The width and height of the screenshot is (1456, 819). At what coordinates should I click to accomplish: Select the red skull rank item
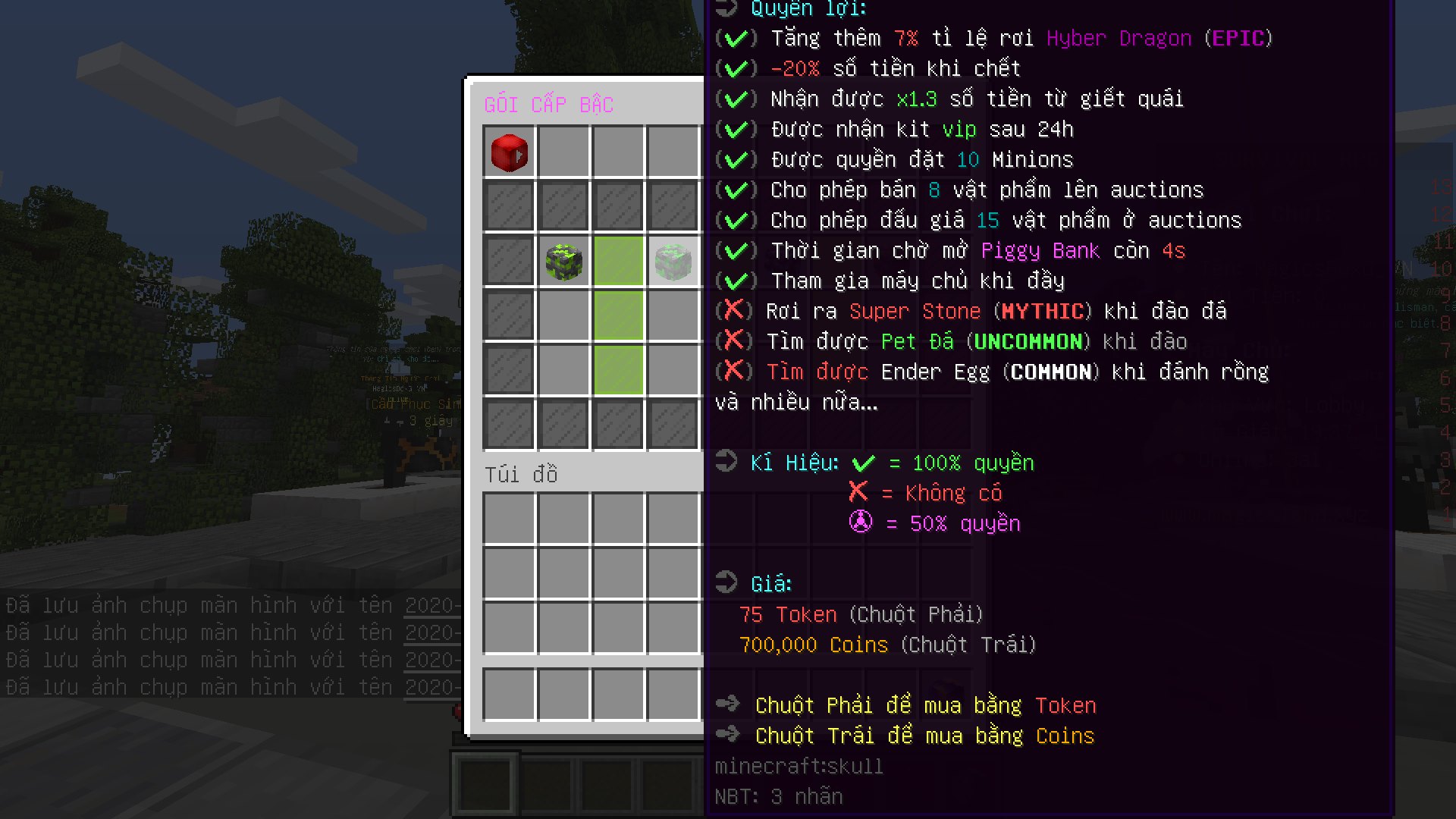(508, 152)
